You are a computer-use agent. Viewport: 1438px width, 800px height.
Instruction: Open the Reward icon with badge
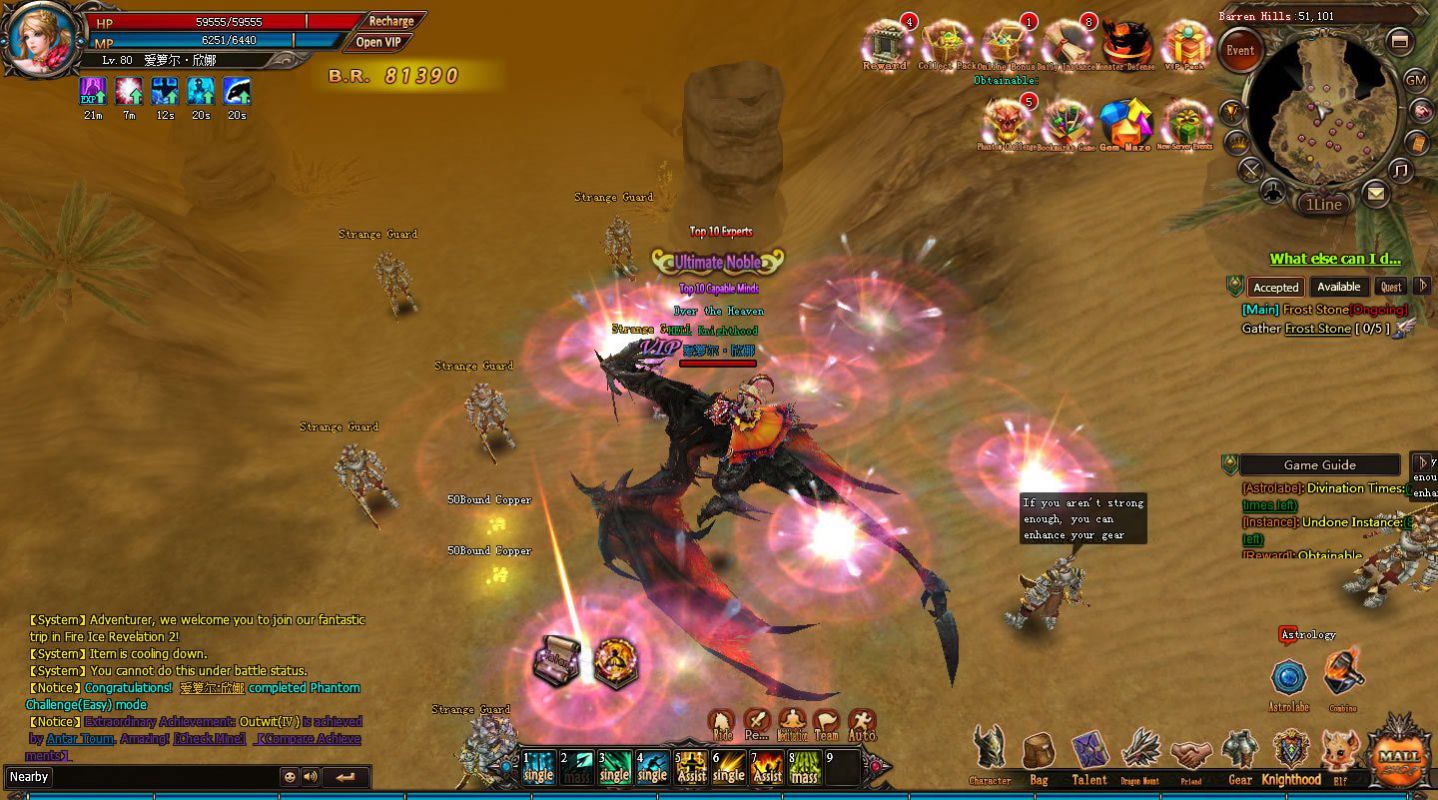pos(885,43)
